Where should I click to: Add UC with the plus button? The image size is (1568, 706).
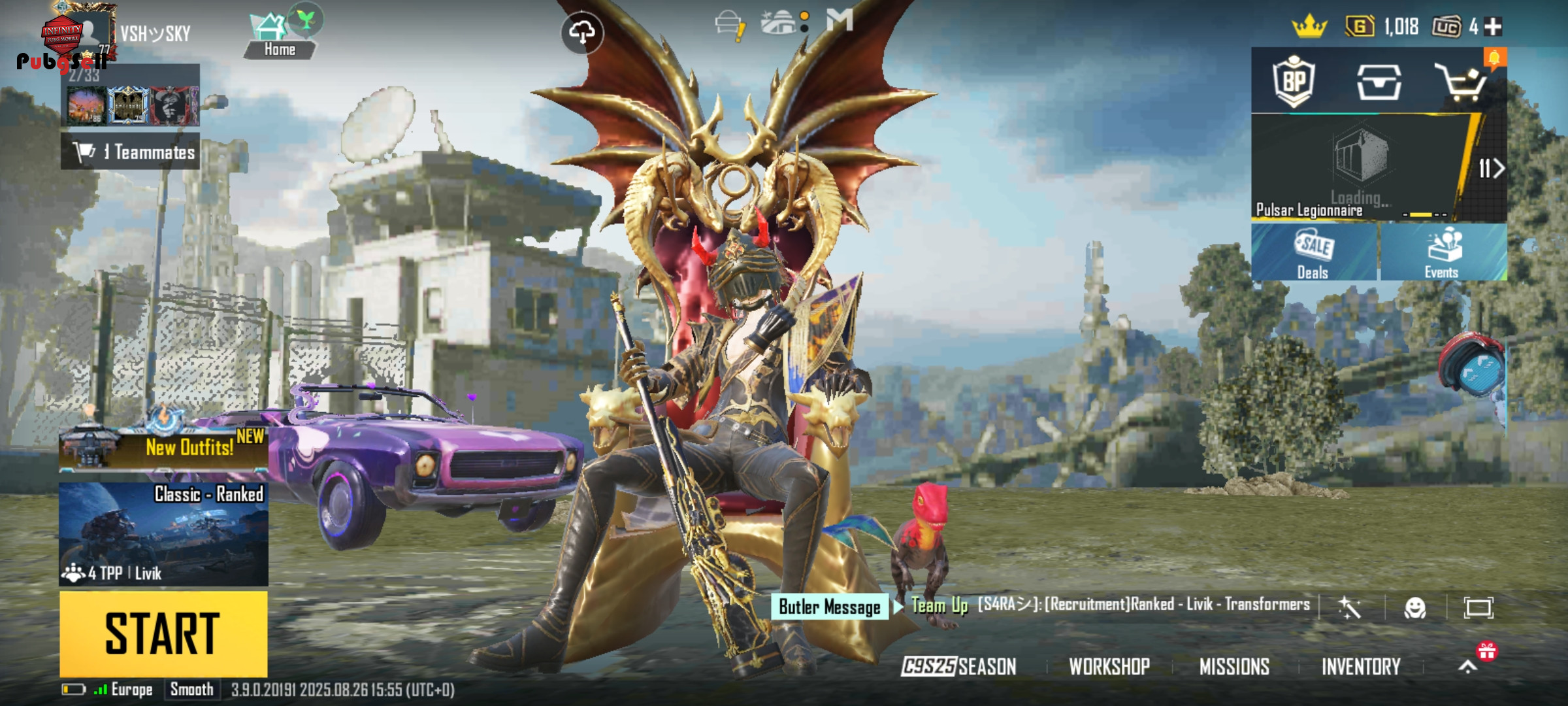click(x=1493, y=27)
